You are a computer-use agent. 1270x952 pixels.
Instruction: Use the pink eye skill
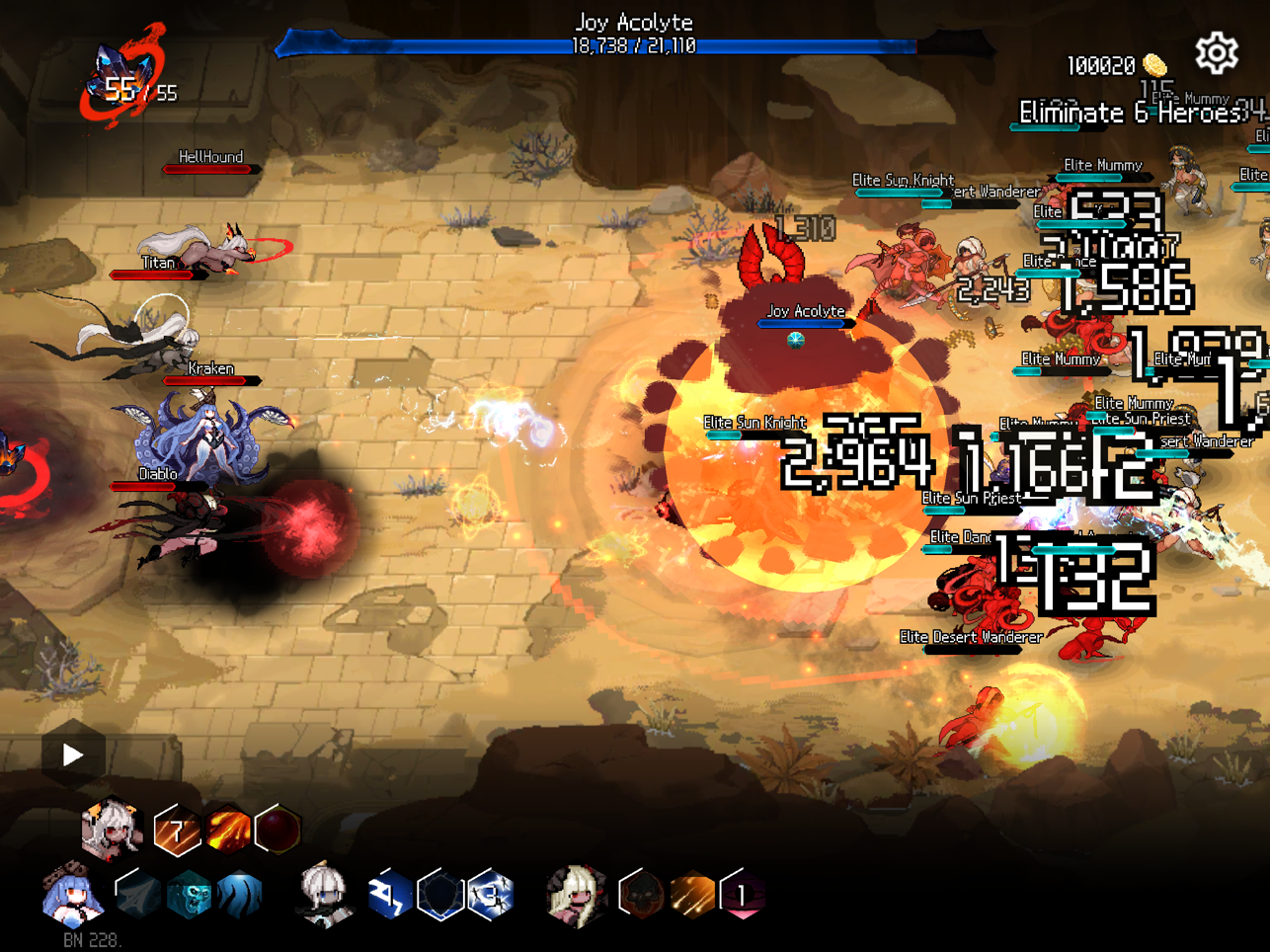click(743, 896)
